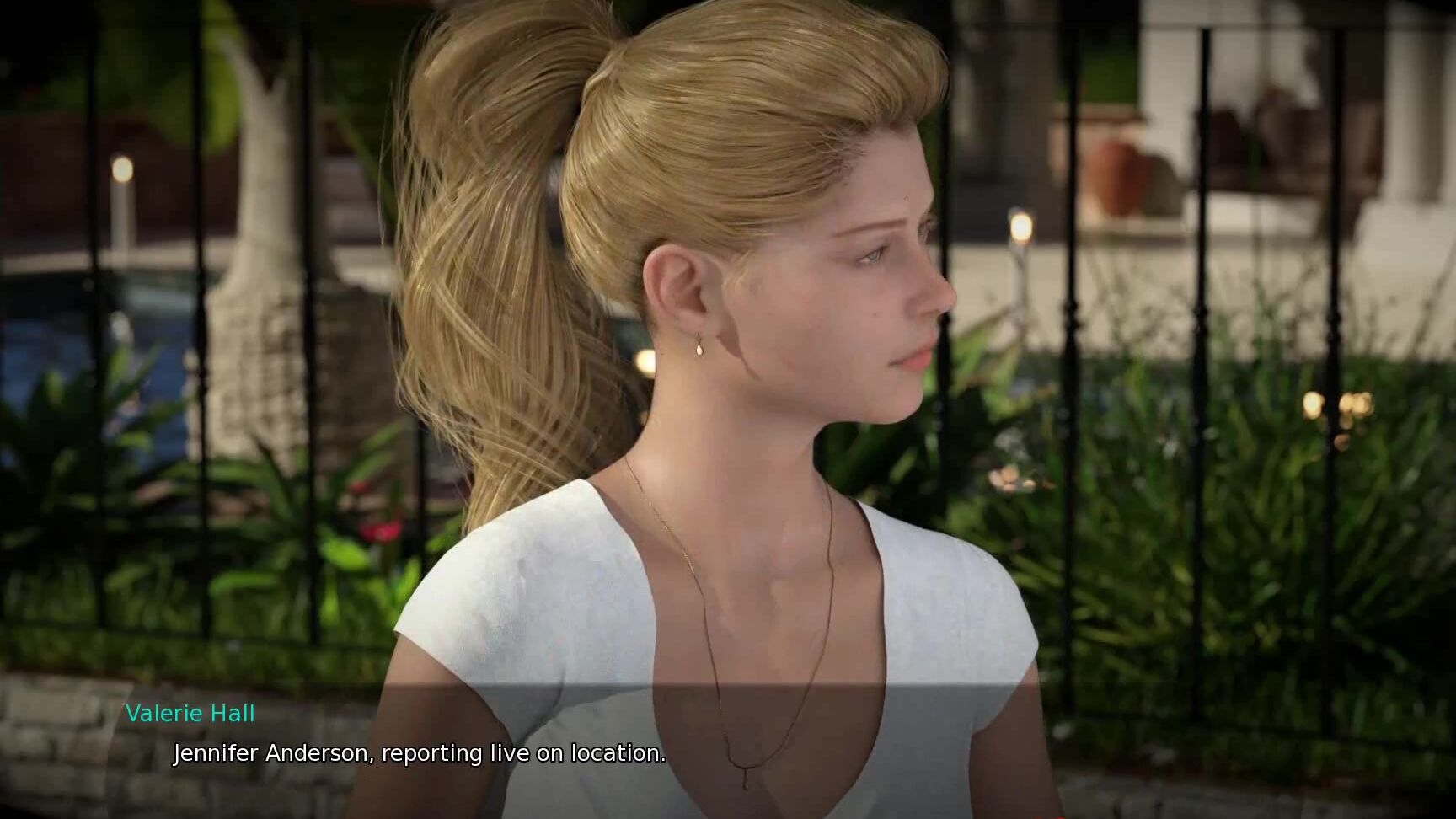Click the line Jennifer Anderson reporting live

pos(419,754)
